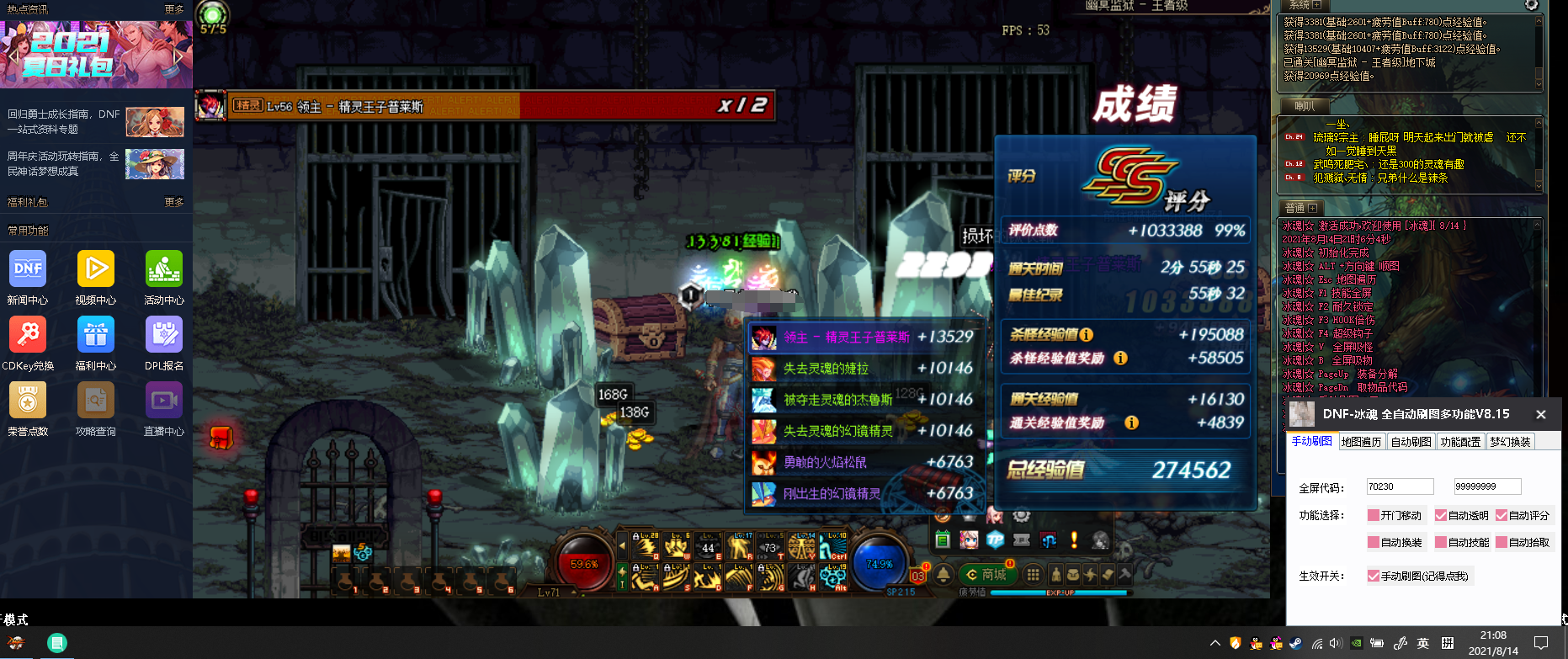This screenshot has width=1568, height=659.
Task: Open the 商城 shop button
Action: [987, 575]
